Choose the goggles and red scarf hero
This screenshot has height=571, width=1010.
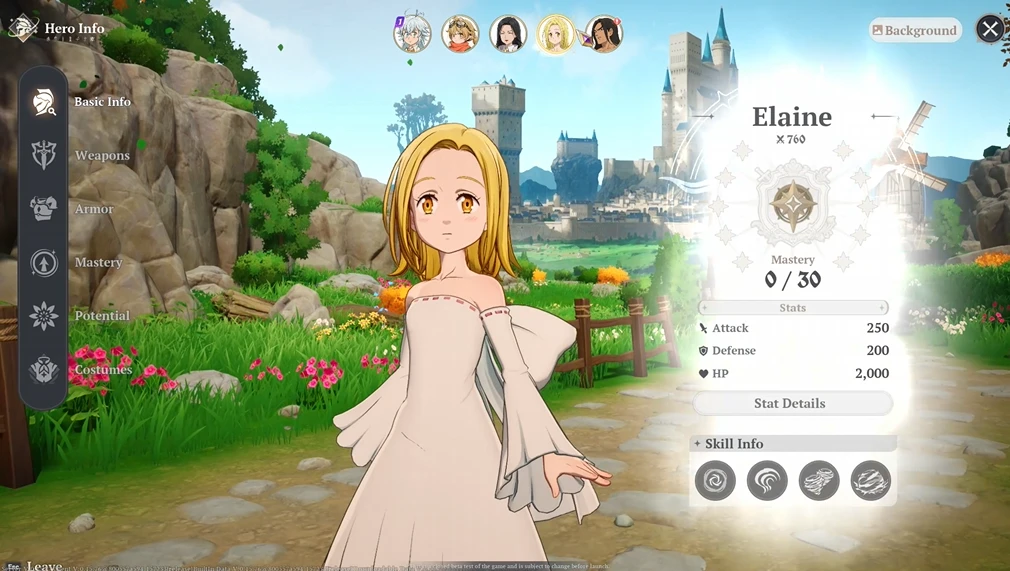(x=460, y=33)
